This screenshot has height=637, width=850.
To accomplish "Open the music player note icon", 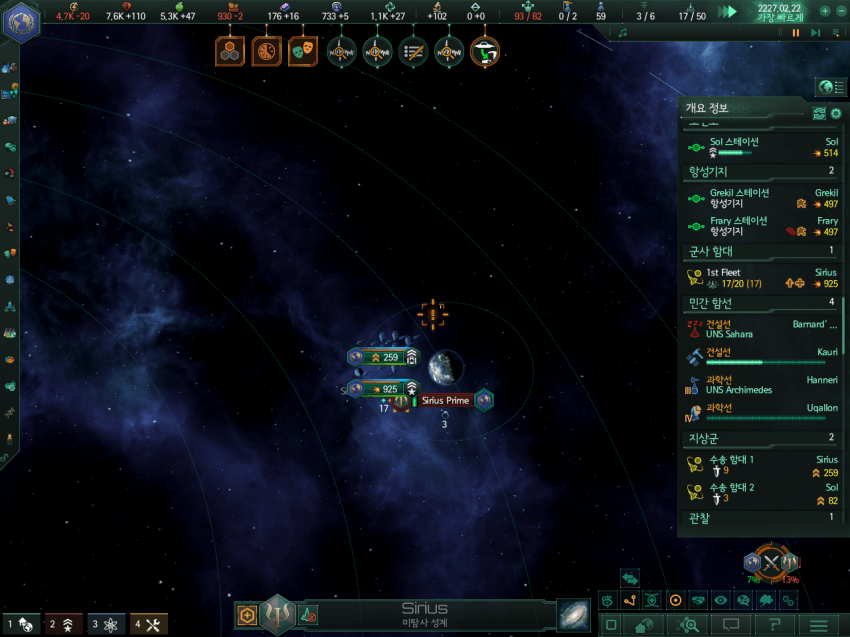I will pyautogui.click(x=622, y=33).
